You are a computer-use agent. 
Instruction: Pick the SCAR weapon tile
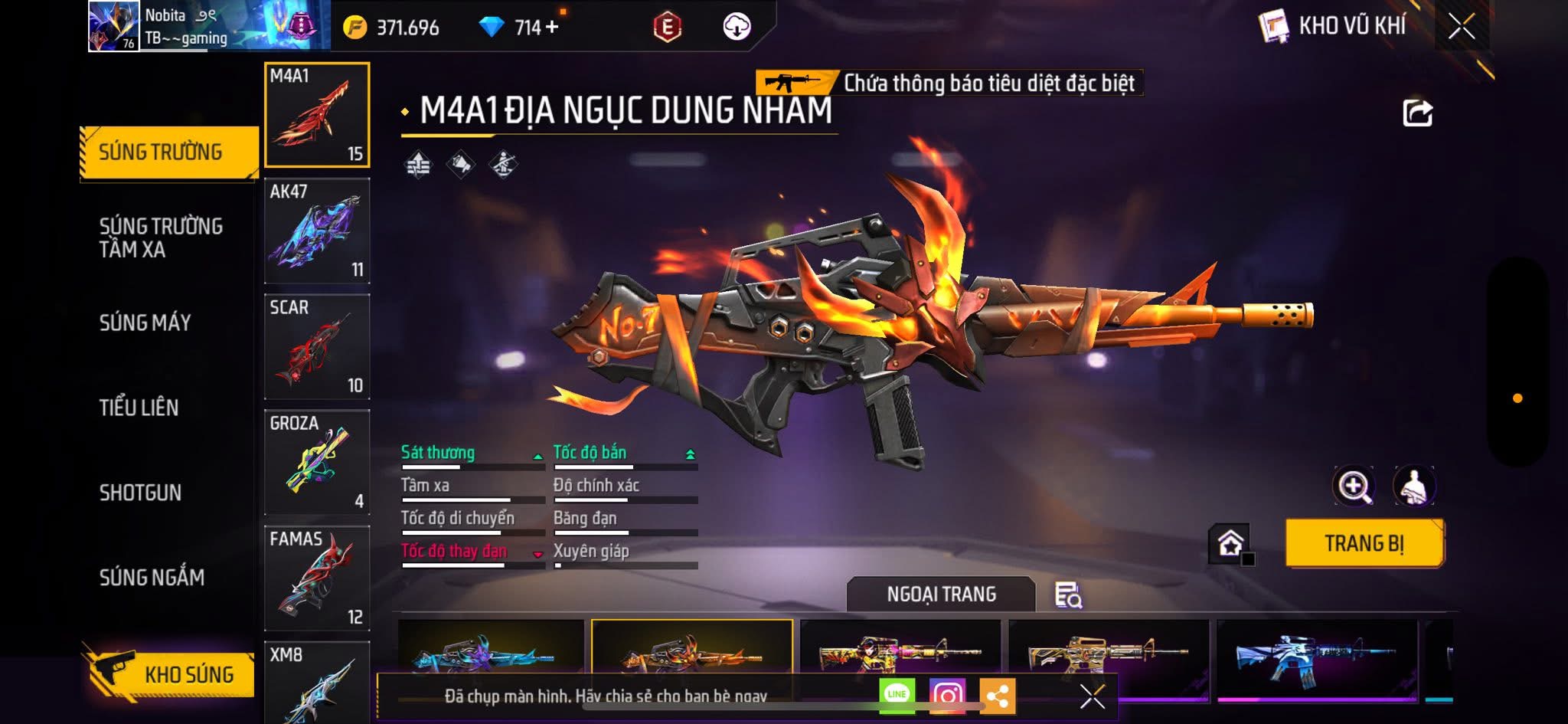click(x=317, y=346)
